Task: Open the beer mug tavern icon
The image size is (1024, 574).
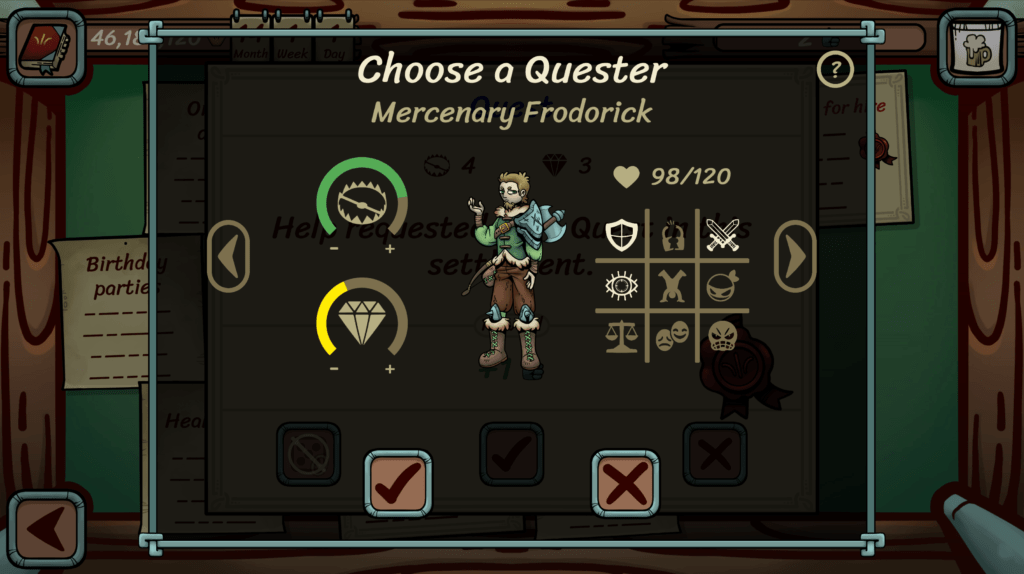Action: click(x=976, y=46)
